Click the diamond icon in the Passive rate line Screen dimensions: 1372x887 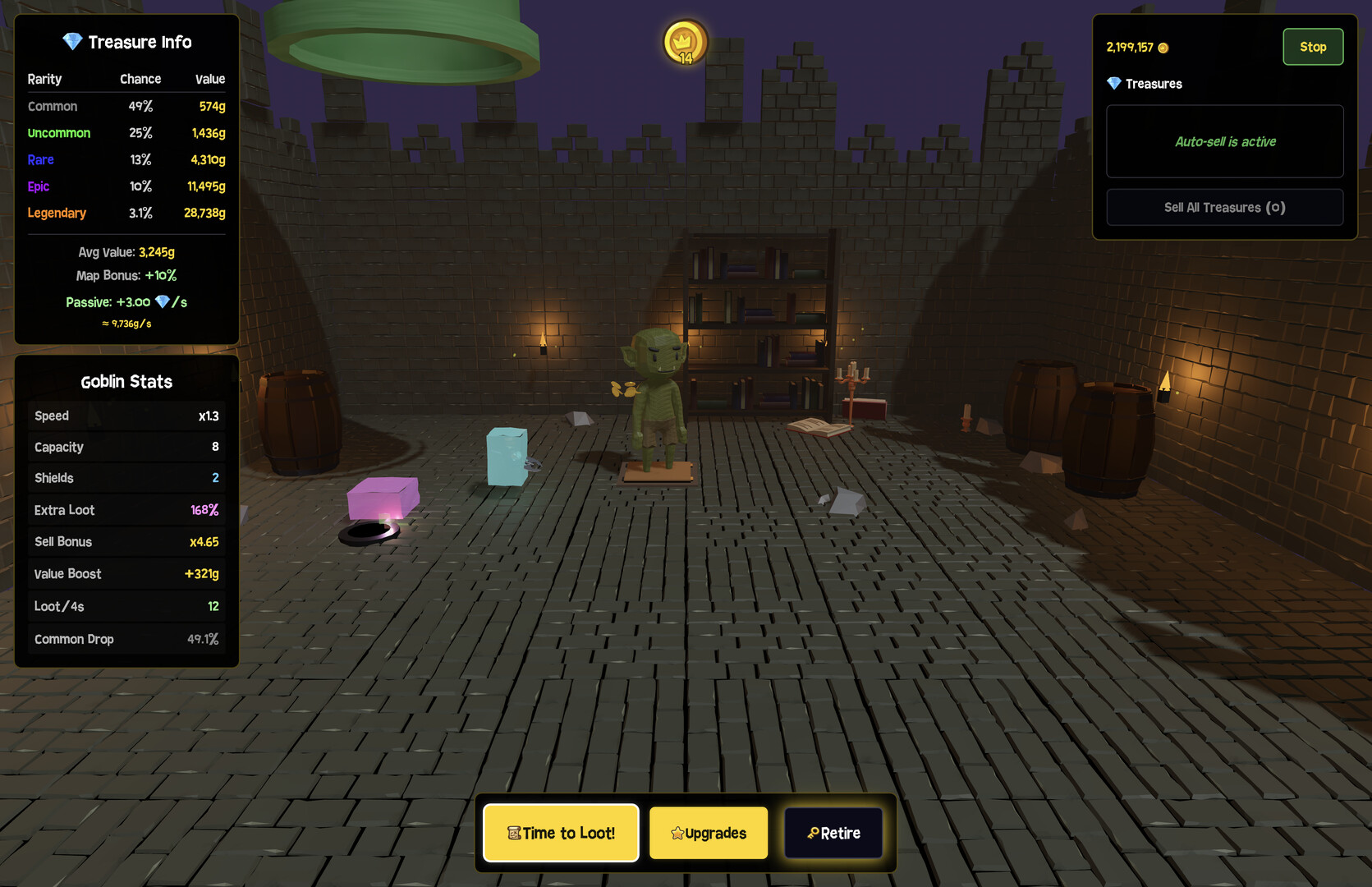click(161, 302)
